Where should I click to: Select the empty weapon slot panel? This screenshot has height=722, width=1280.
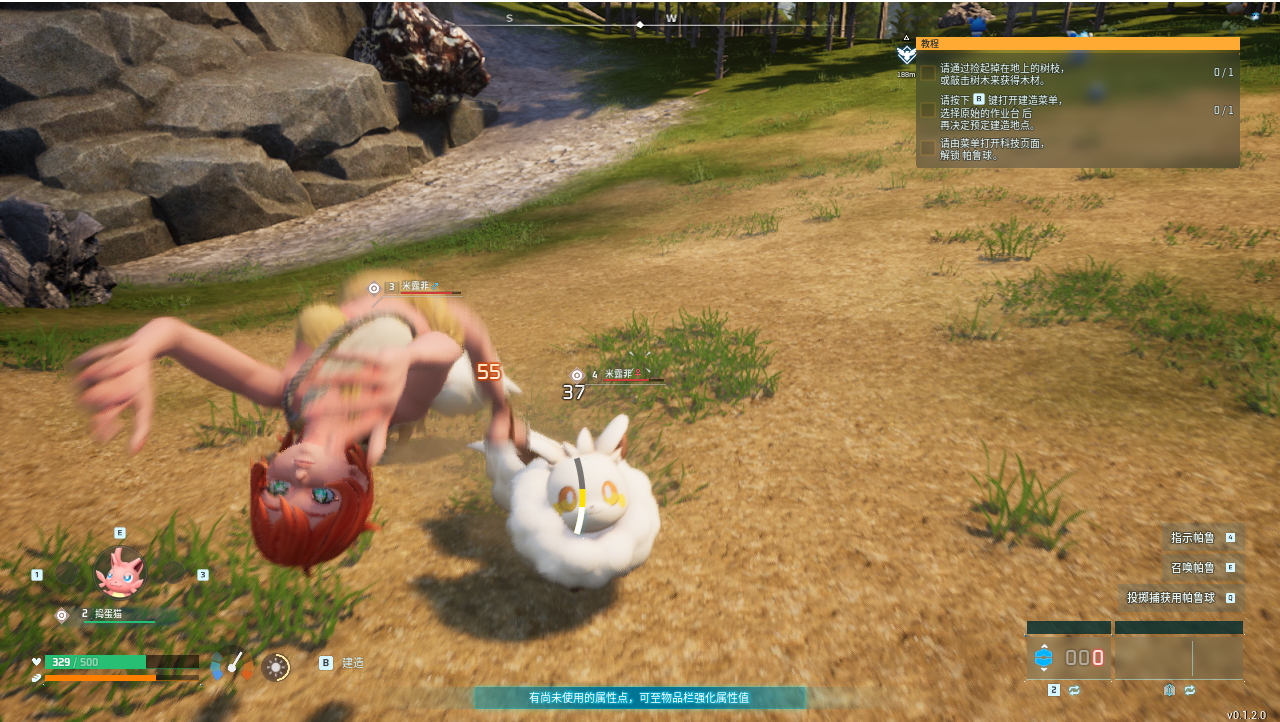[1178, 658]
